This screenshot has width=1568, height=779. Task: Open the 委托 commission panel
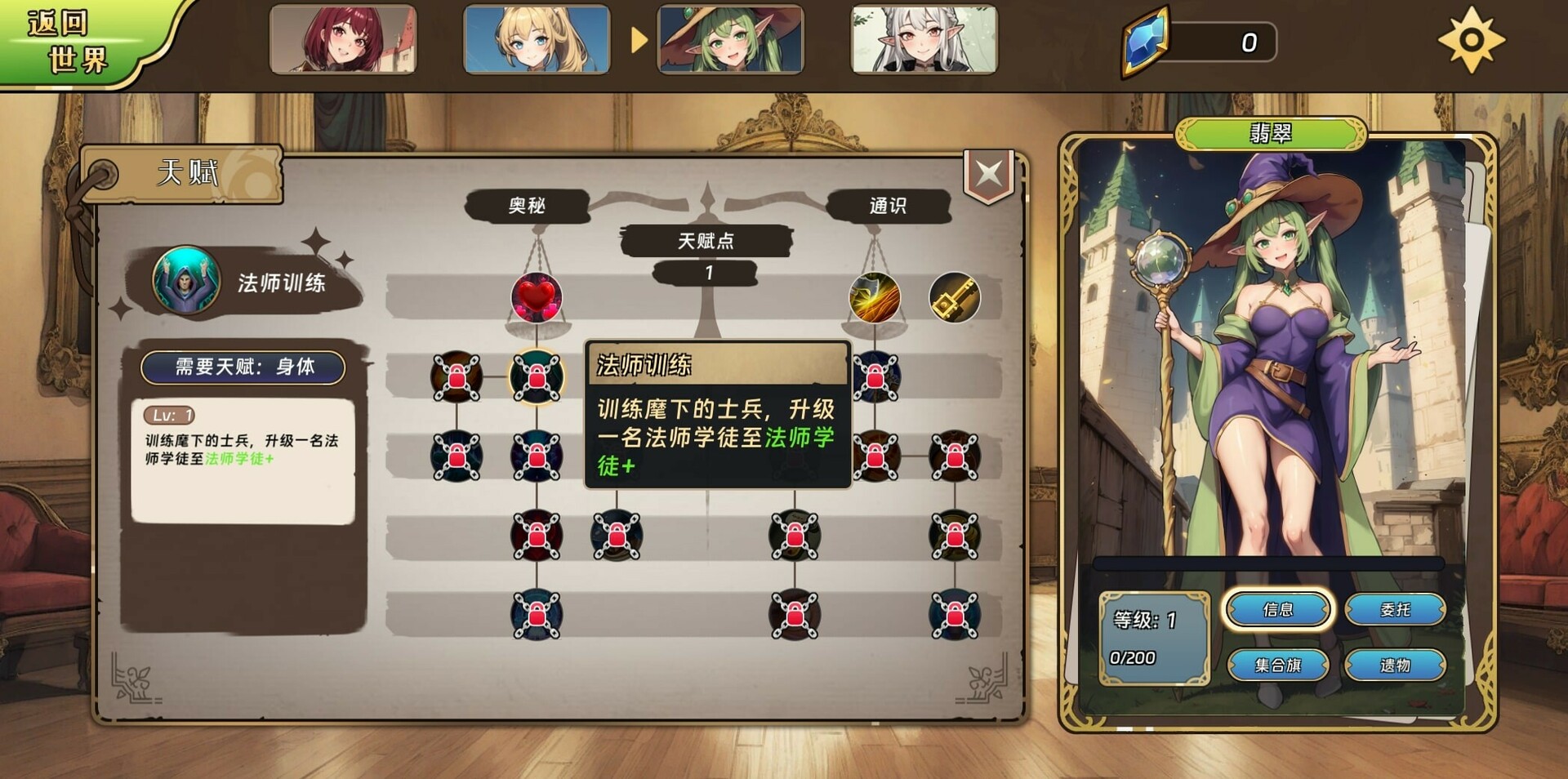coord(1396,611)
